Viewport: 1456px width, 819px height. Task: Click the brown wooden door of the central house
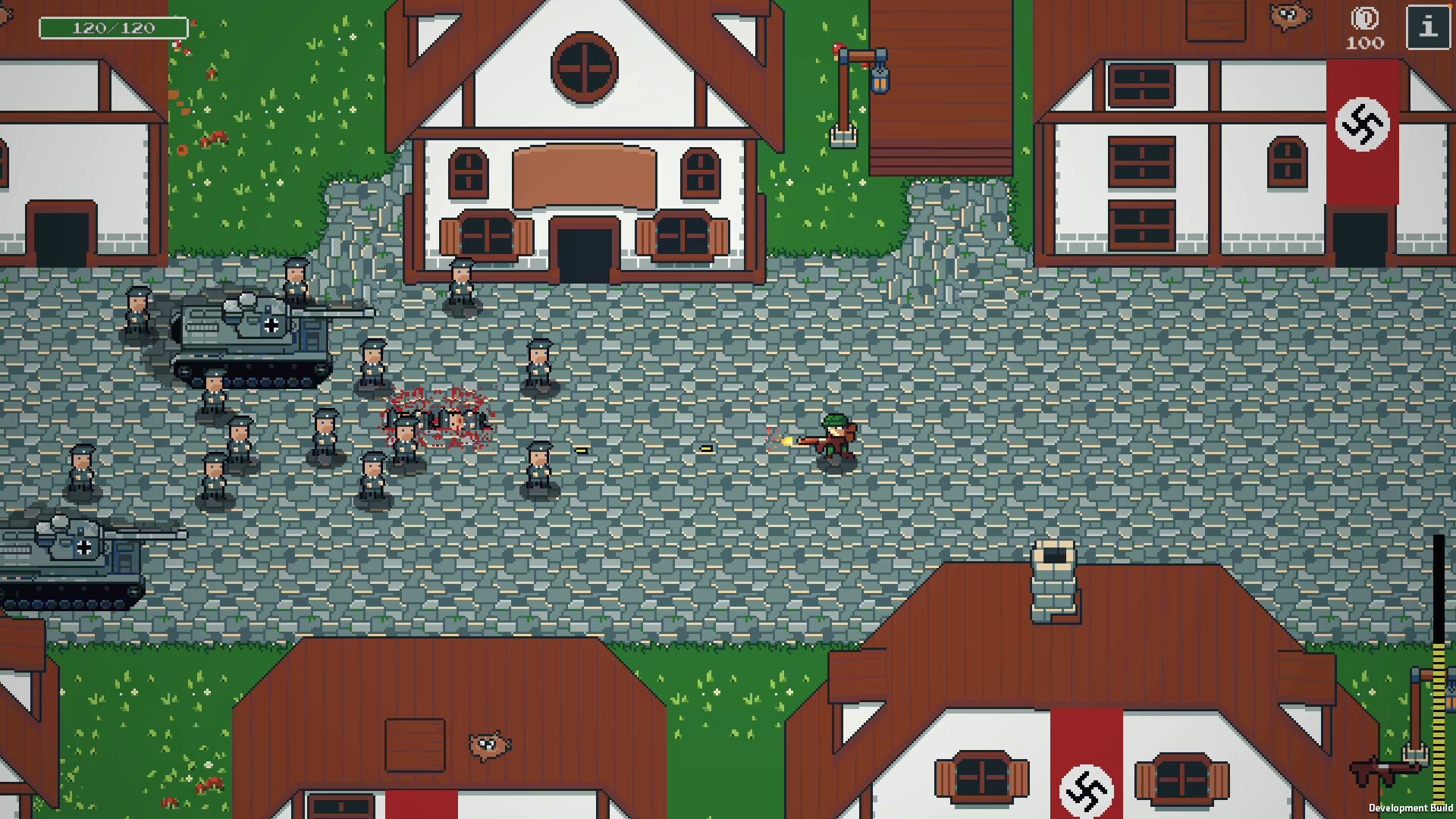(x=584, y=250)
